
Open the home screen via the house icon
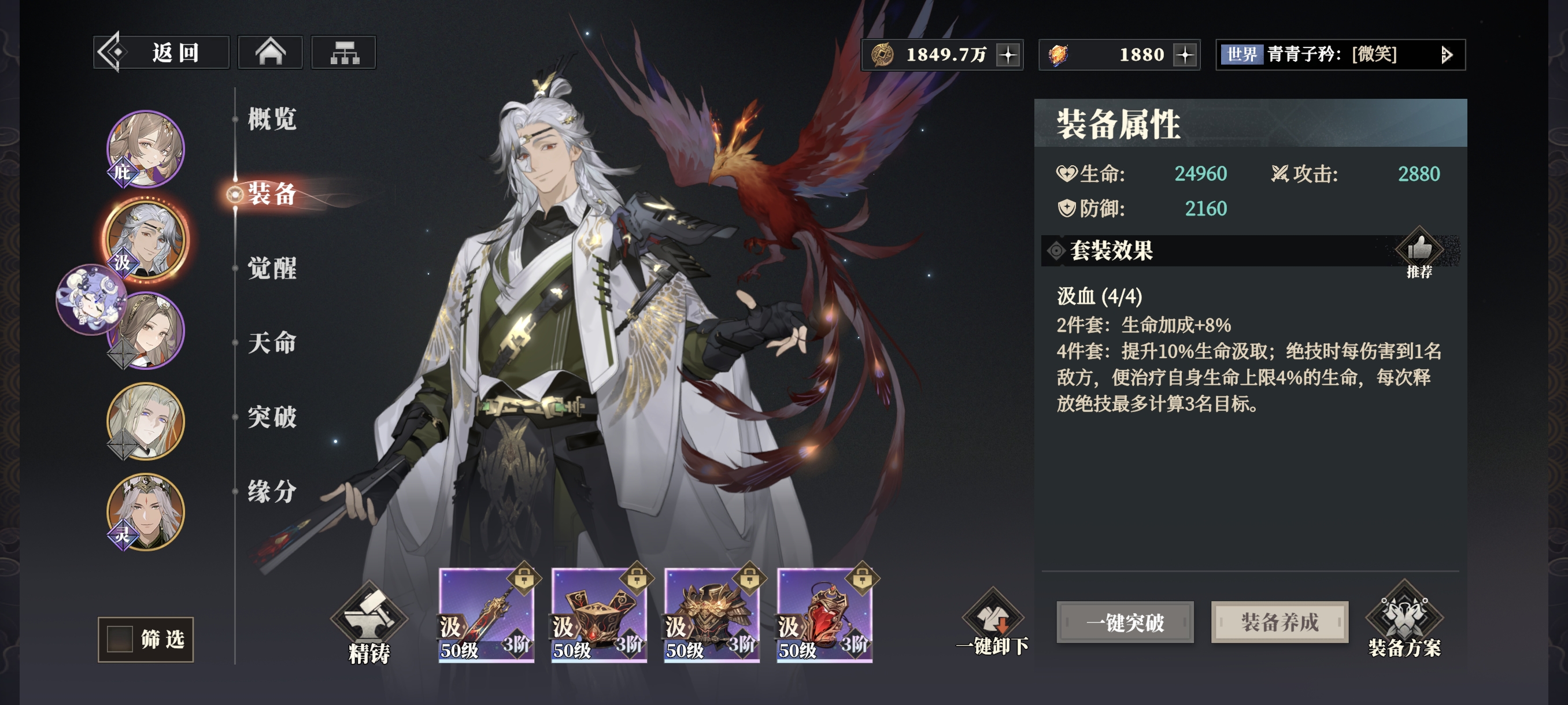pyautogui.click(x=269, y=53)
